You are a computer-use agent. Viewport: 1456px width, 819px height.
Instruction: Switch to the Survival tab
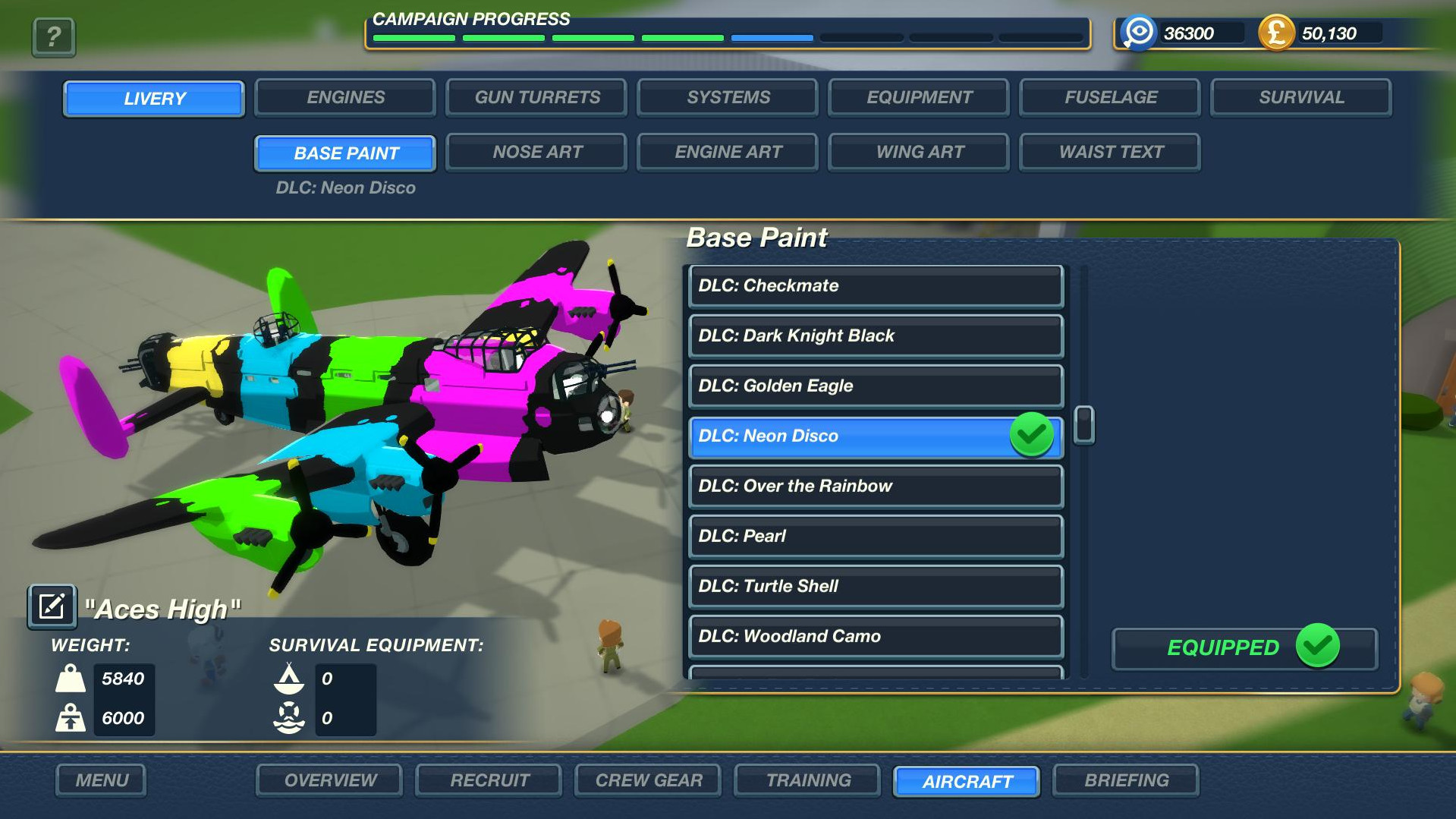[x=1301, y=98]
